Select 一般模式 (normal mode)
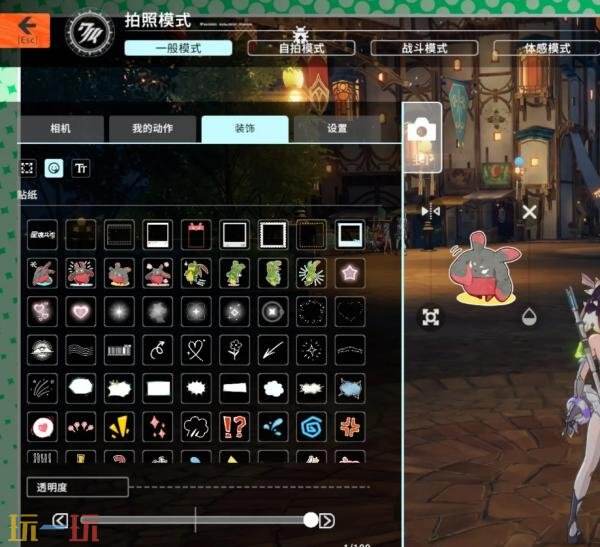Viewport: 600px width, 547px height. coord(179,48)
